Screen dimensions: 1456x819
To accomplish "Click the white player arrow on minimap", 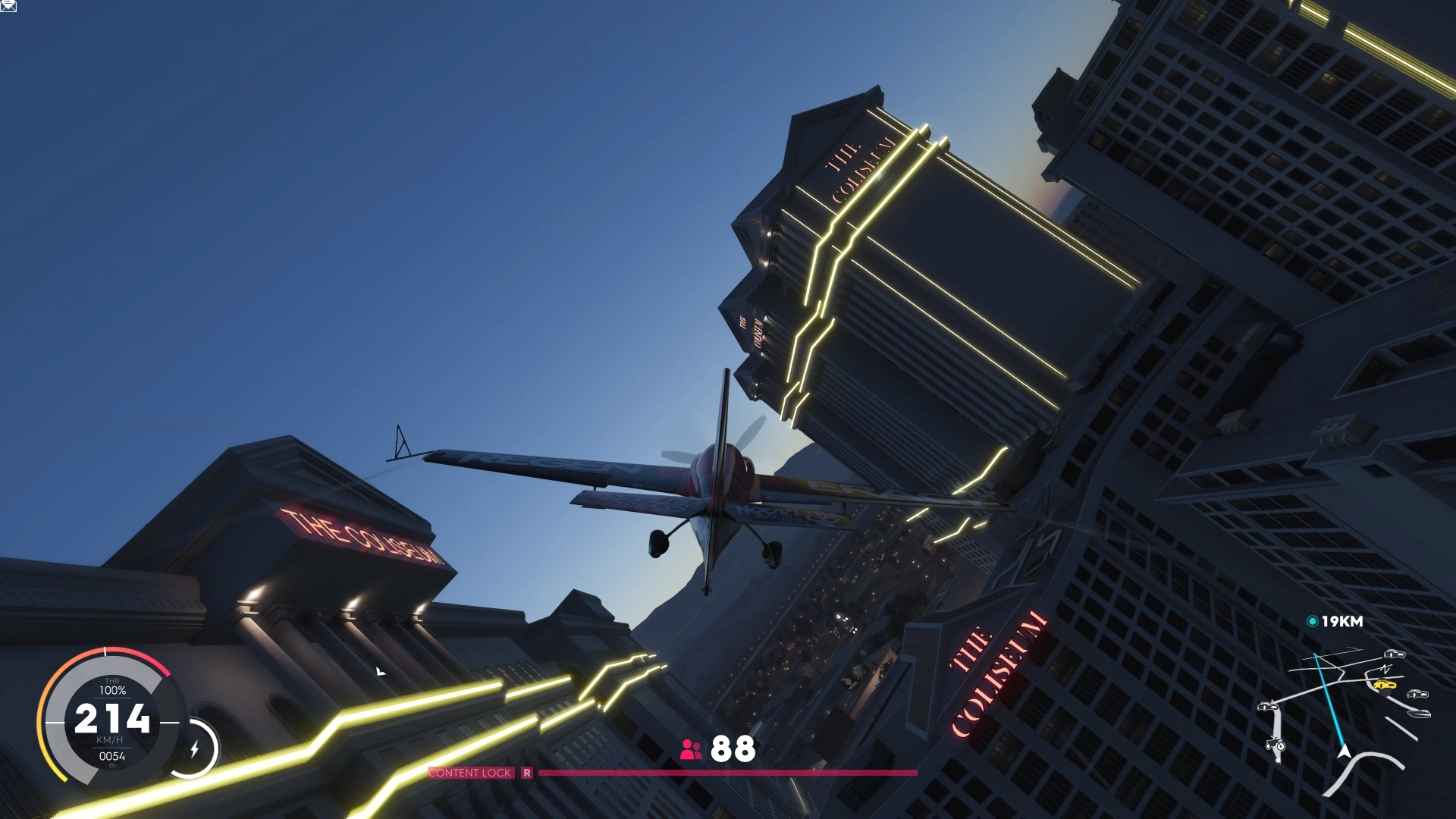I will [1345, 752].
